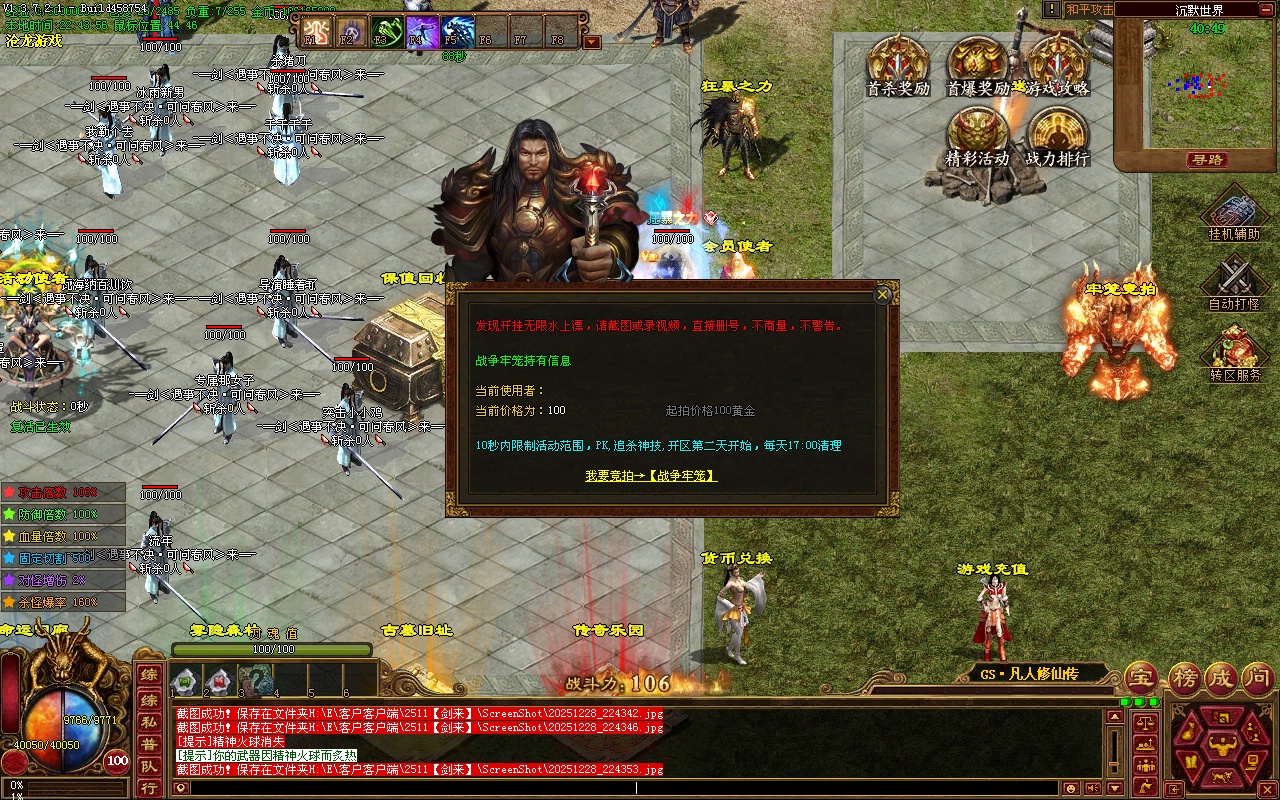Open the skill bar dropdown arrow
Image resolution: width=1280 pixels, height=800 pixels.
coord(592,42)
